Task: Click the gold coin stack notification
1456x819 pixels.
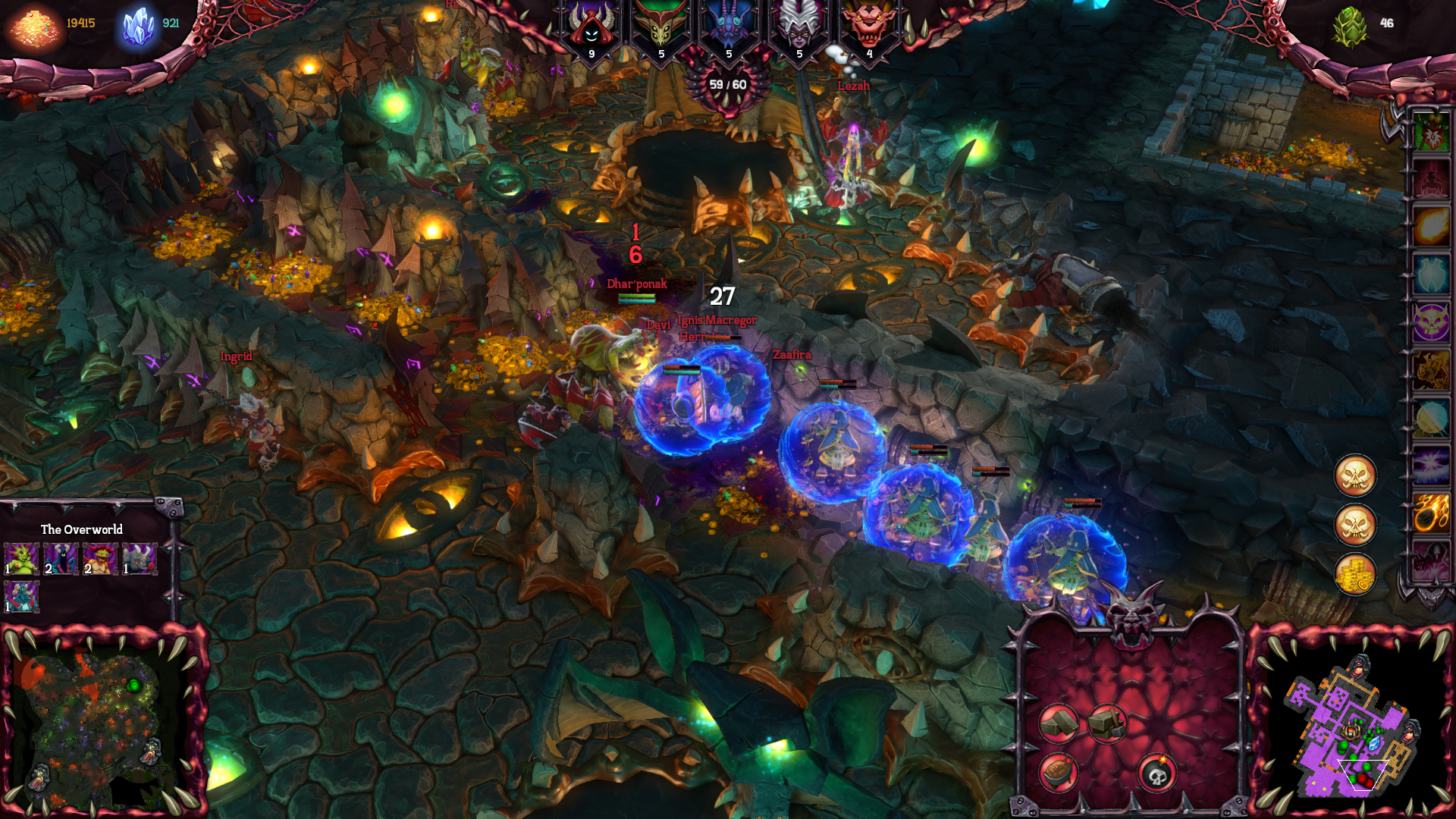Action: coord(1355,573)
